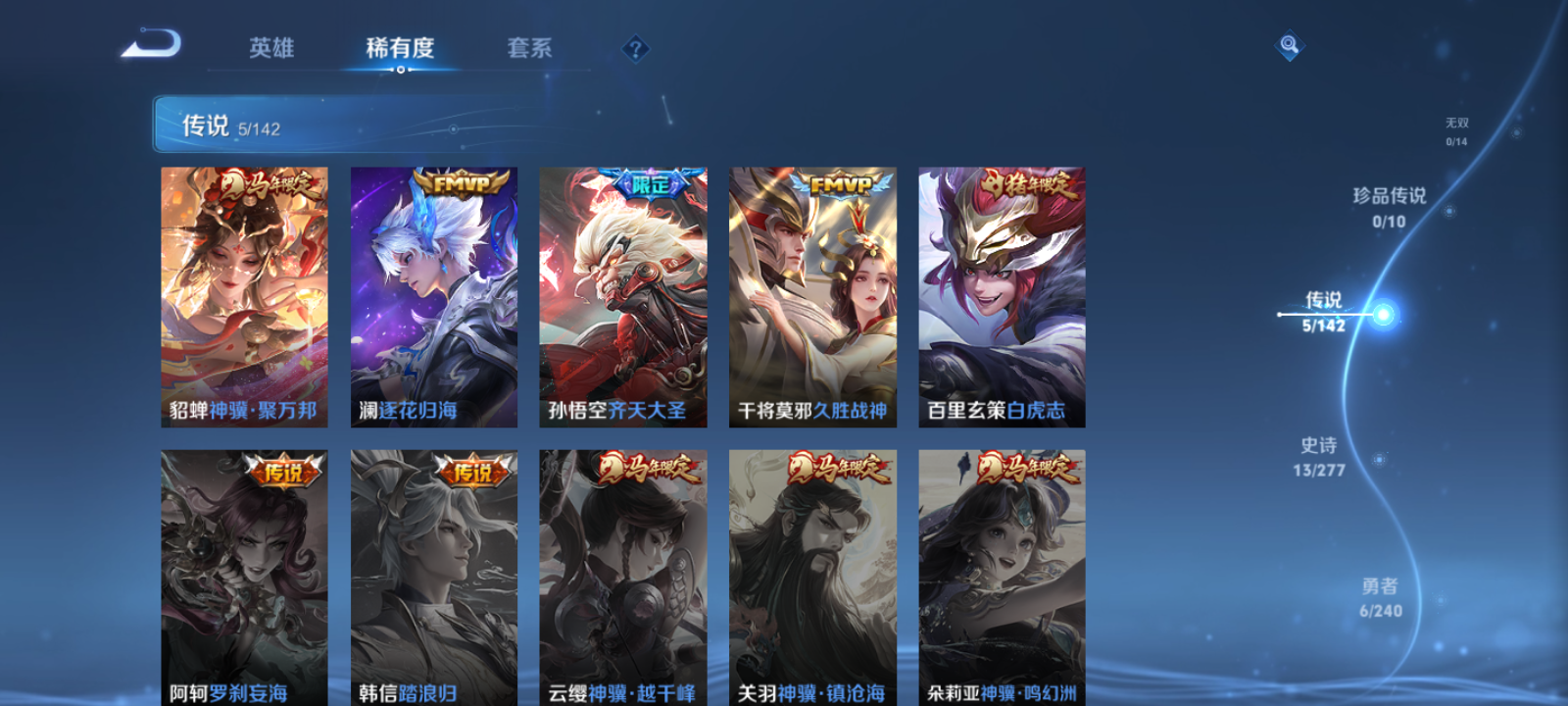Select the 朵莉亚神骥·鸣幻洲 thumbnail
The height and width of the screenshot is (706, 1568).
tap(1002, 579)
